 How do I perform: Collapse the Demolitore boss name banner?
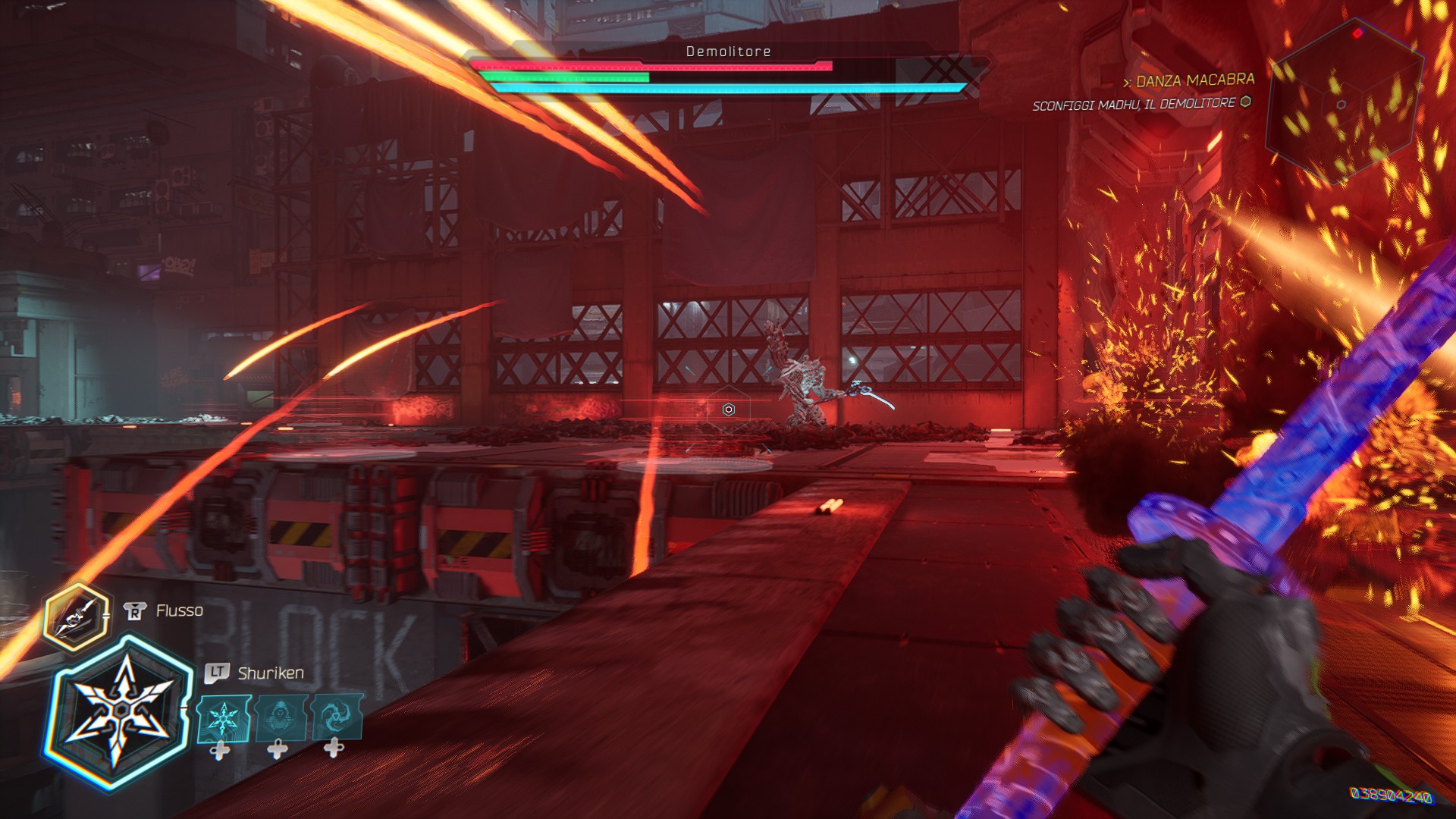pyautogui.click(x=726, y=52)
